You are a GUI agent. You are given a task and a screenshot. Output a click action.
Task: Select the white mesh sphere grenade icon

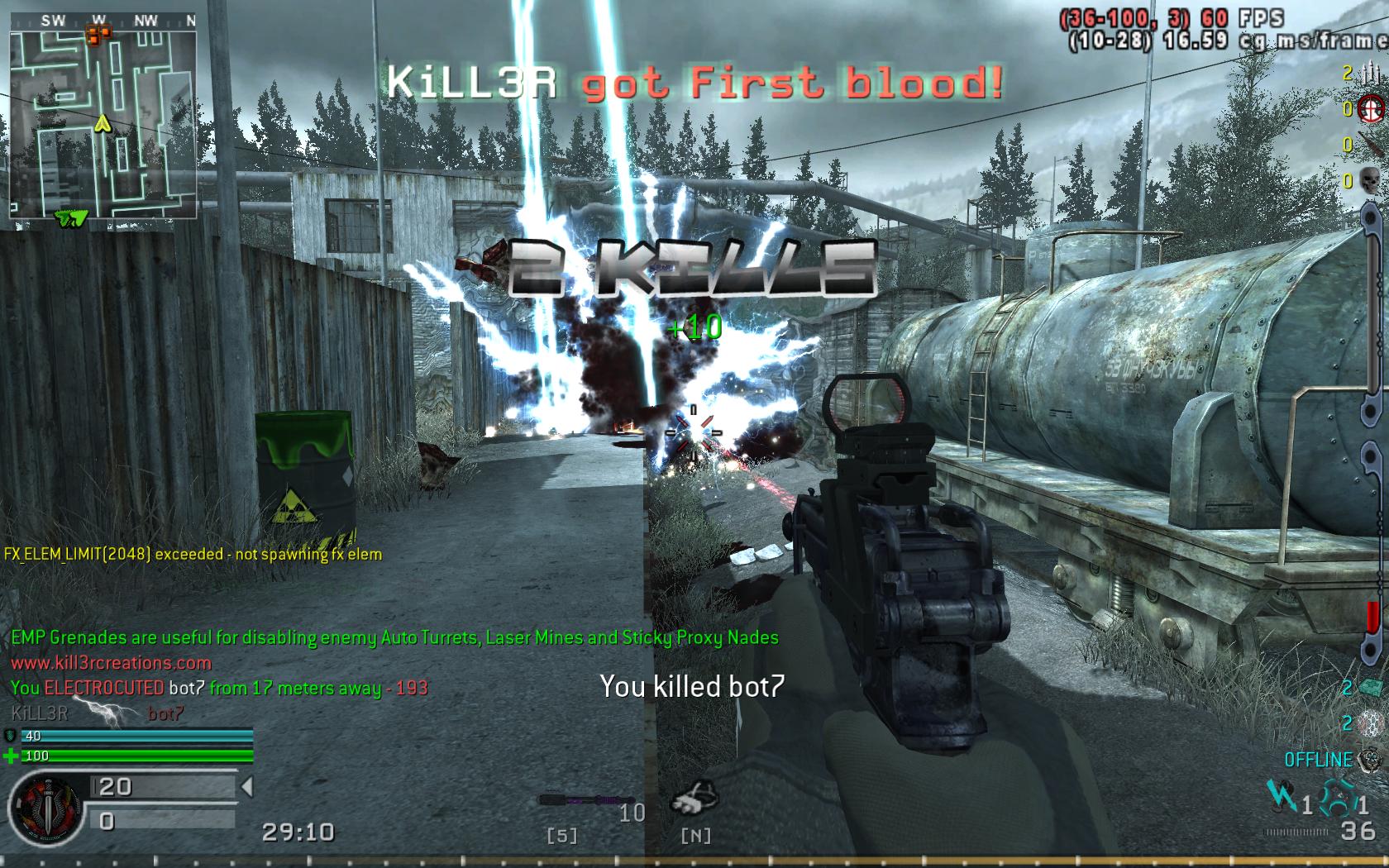[1370, 723]
